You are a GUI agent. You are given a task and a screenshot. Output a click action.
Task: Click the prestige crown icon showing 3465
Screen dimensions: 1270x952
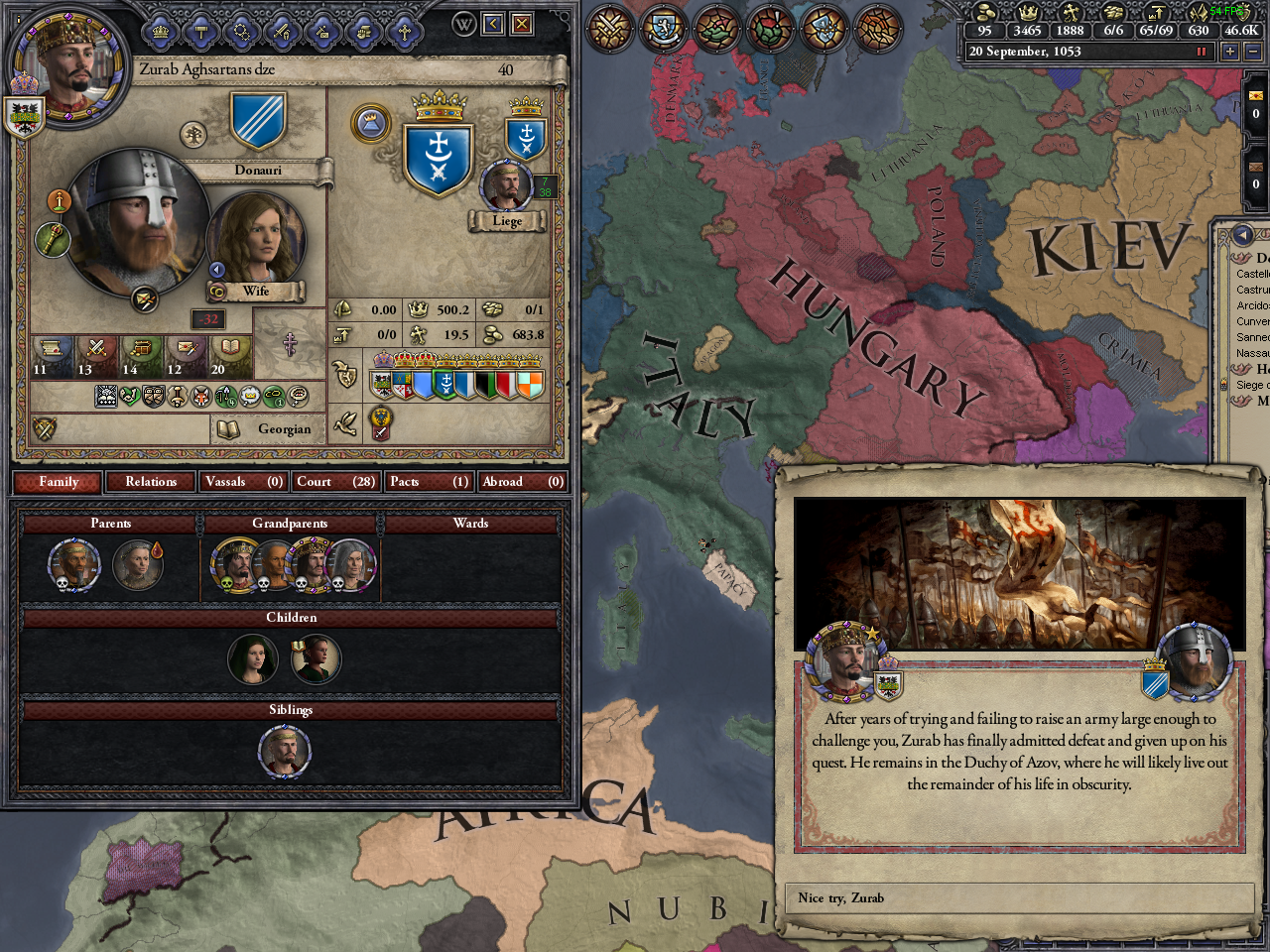coord(1029,12)
